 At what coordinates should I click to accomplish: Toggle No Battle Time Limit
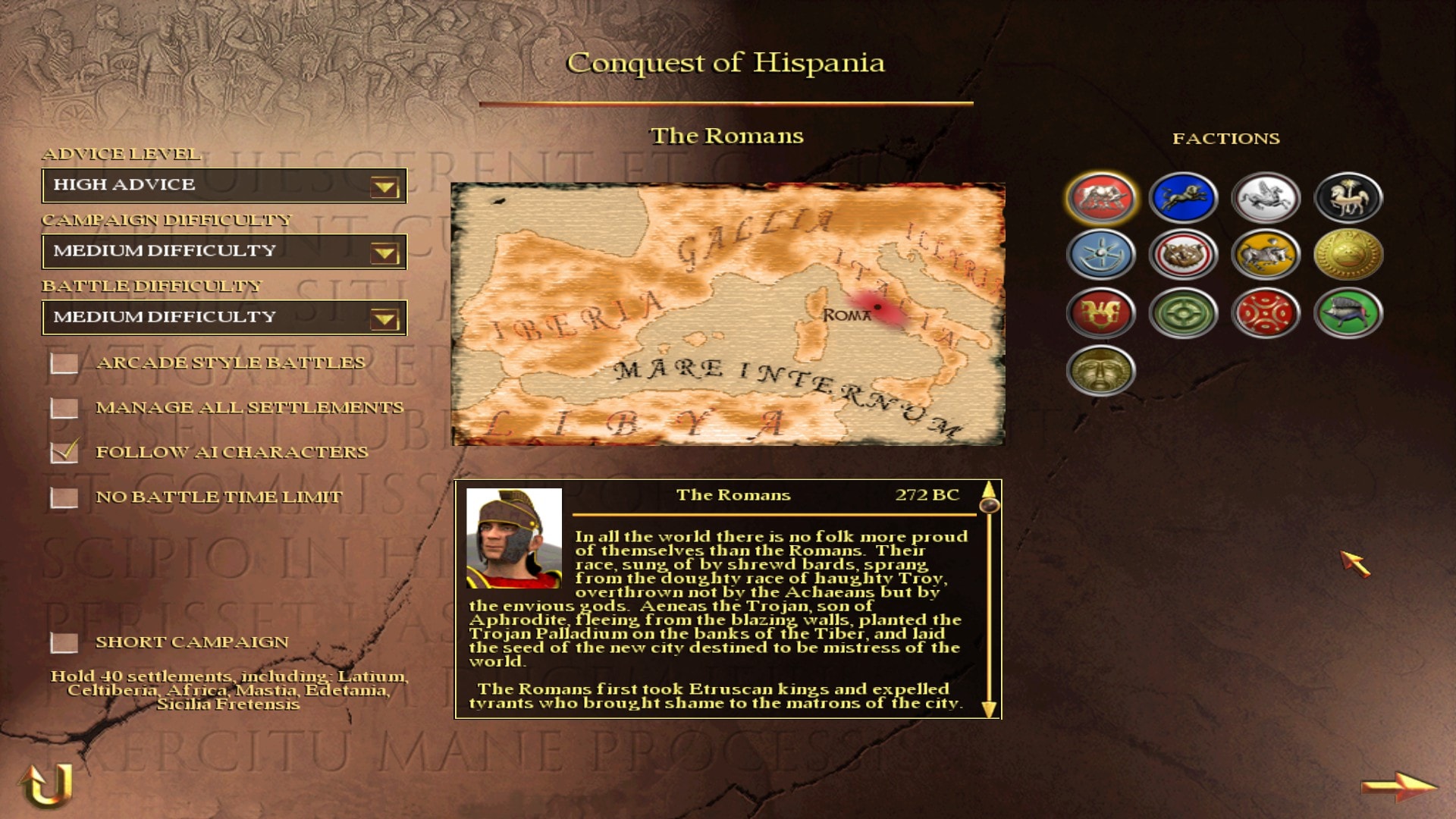click(64, 497)
